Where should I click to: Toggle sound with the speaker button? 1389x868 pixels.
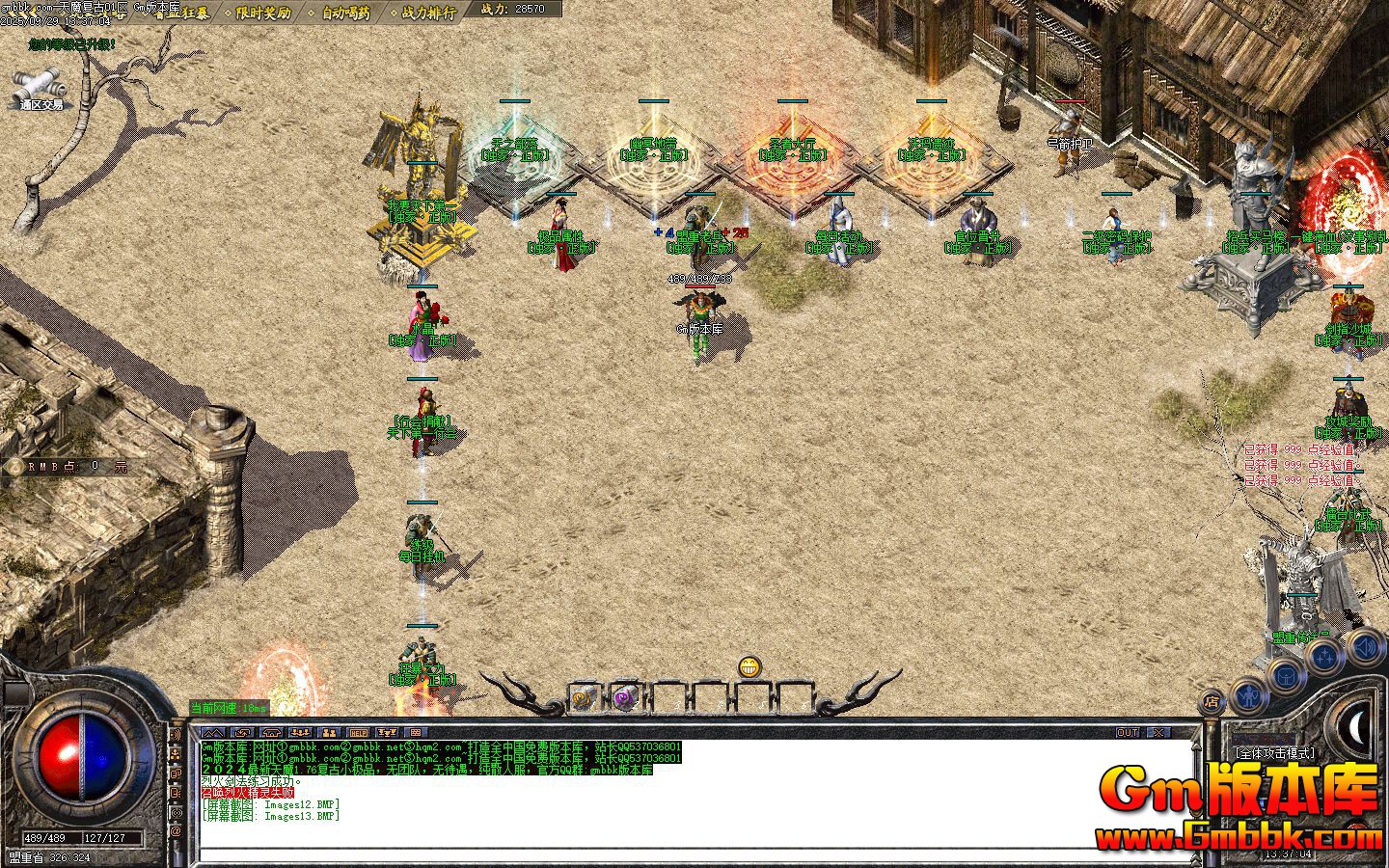(1364, 644)
